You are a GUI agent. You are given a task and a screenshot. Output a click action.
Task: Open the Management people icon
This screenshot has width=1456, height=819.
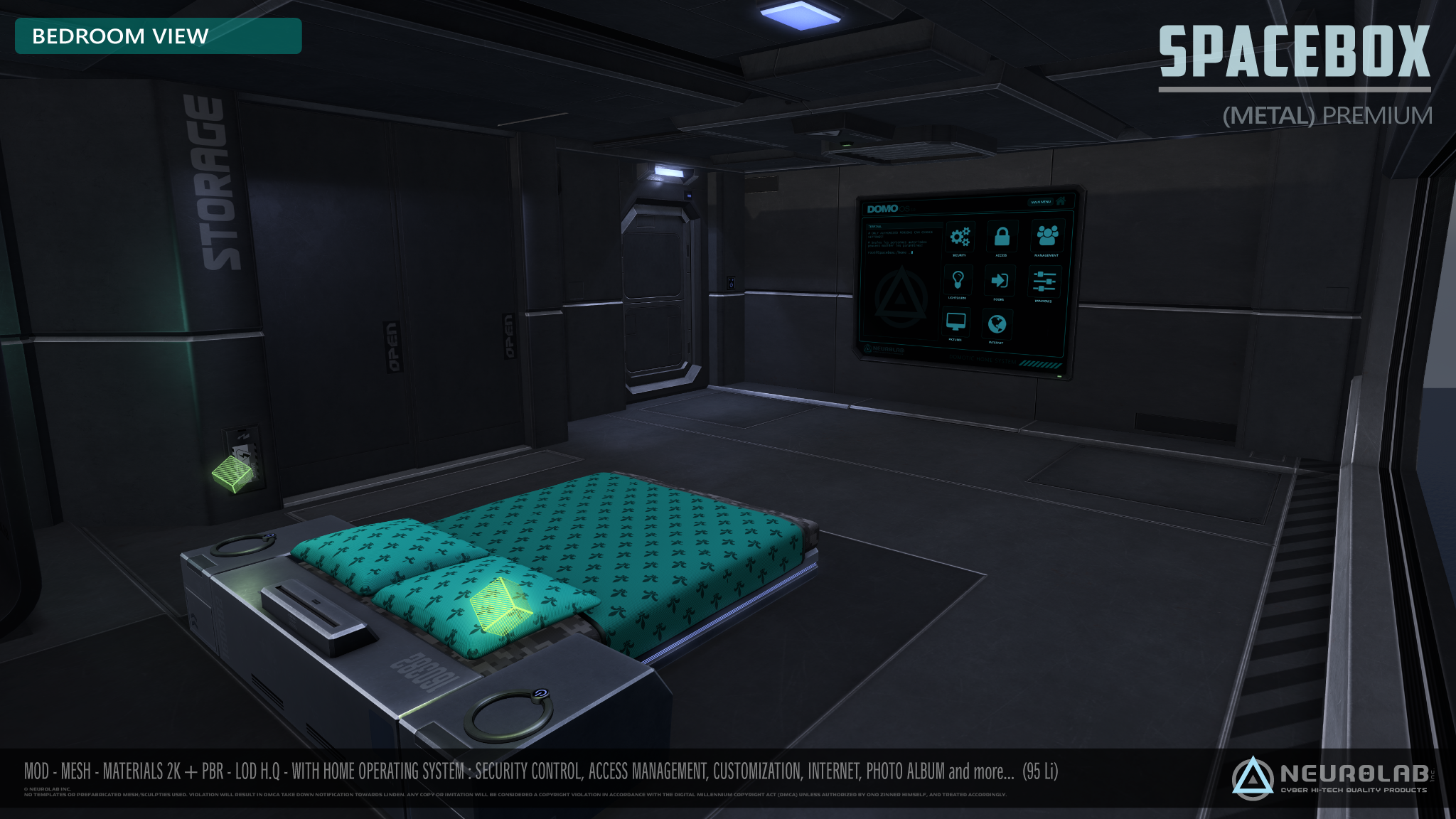1046,235
